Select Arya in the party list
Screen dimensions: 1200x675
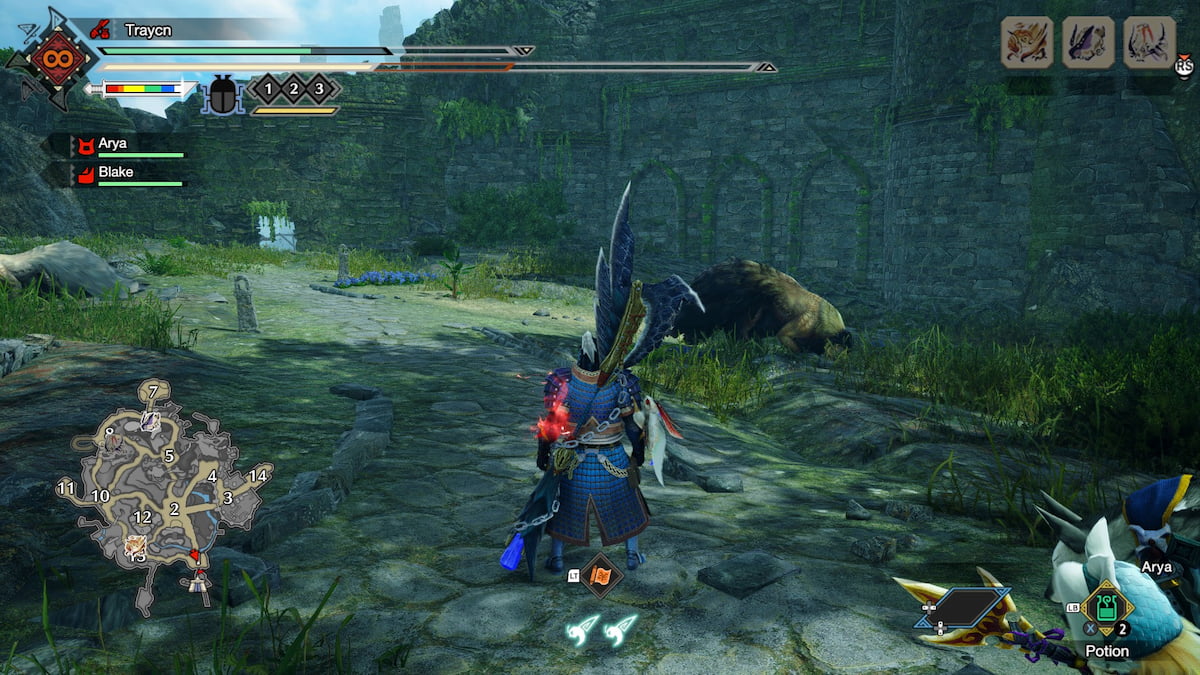pyautogui.click(x=112, y=144)
